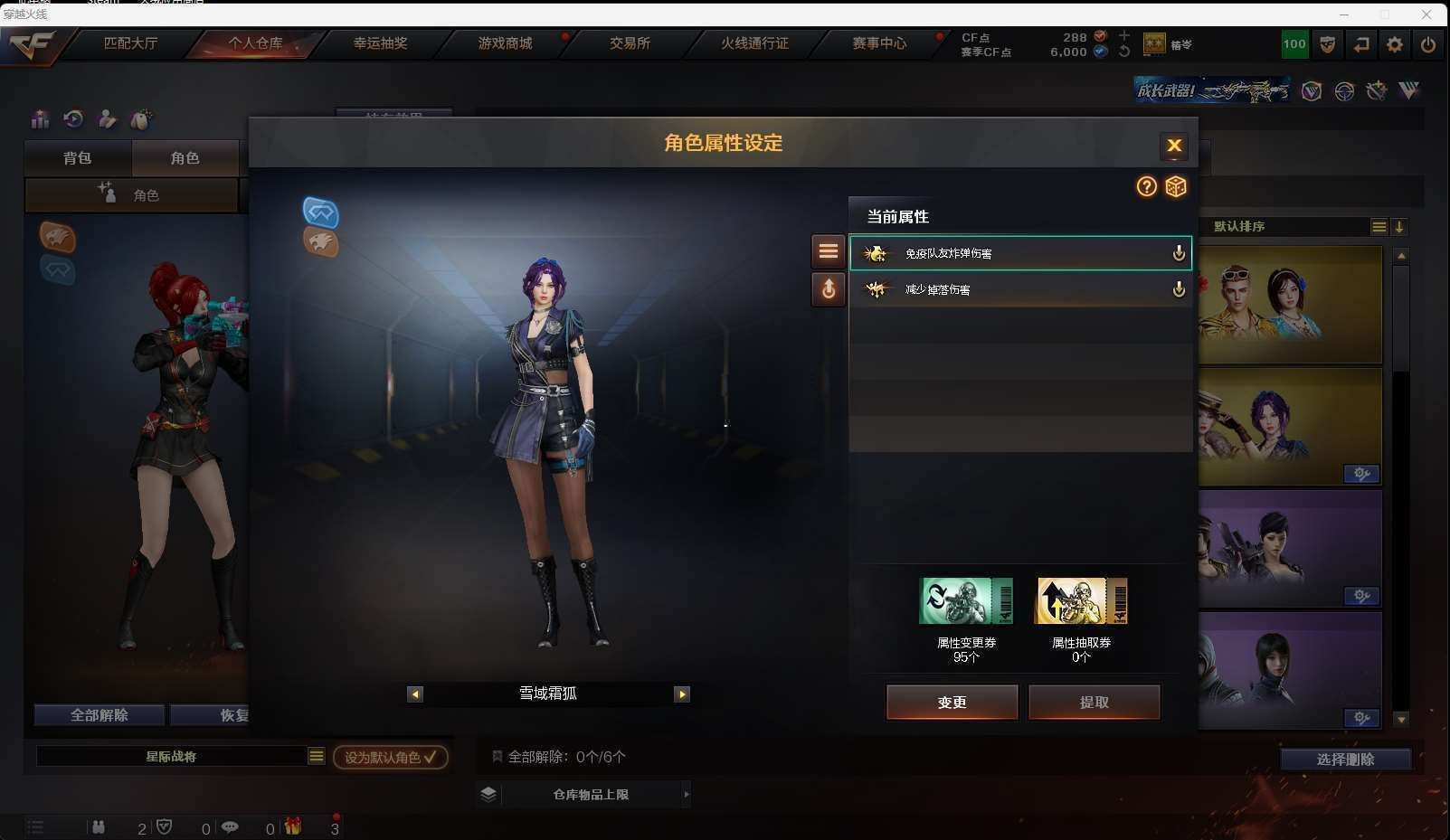Click 设为默认角色 button
Screen dimensions: 1450x840
(x=390, y=757)
